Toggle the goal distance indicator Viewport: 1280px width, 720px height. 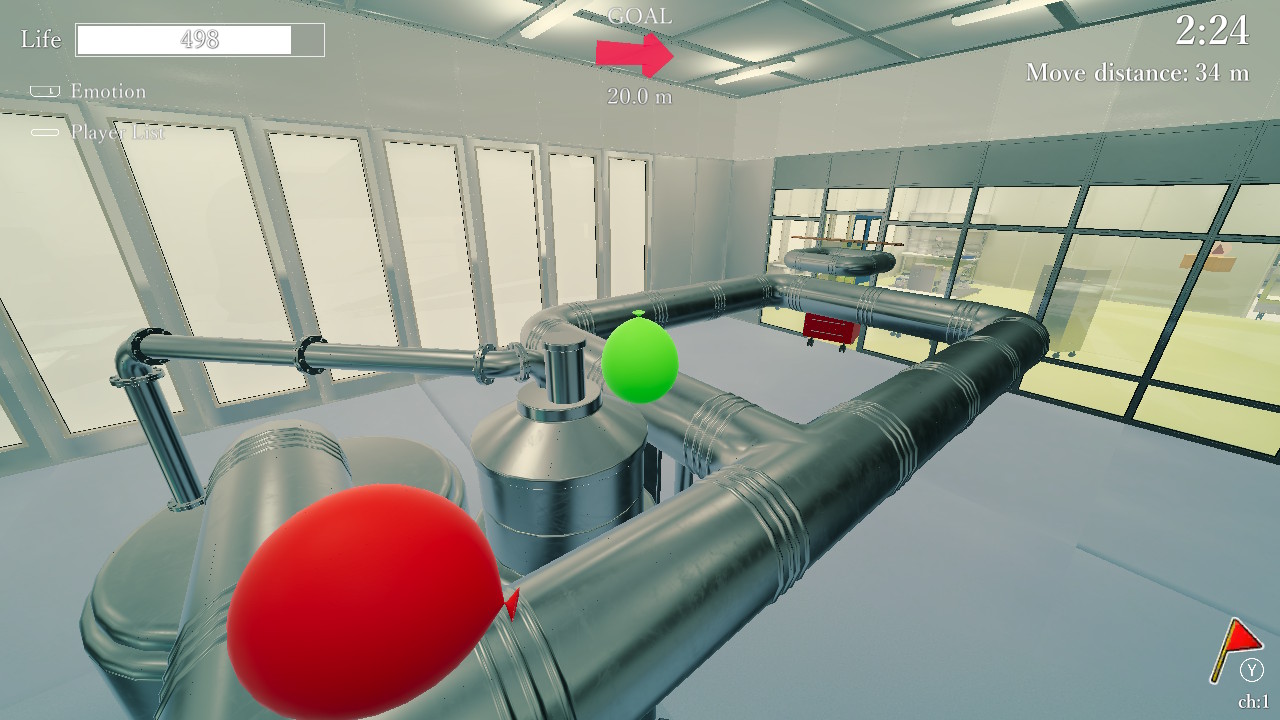click(640, 99)
